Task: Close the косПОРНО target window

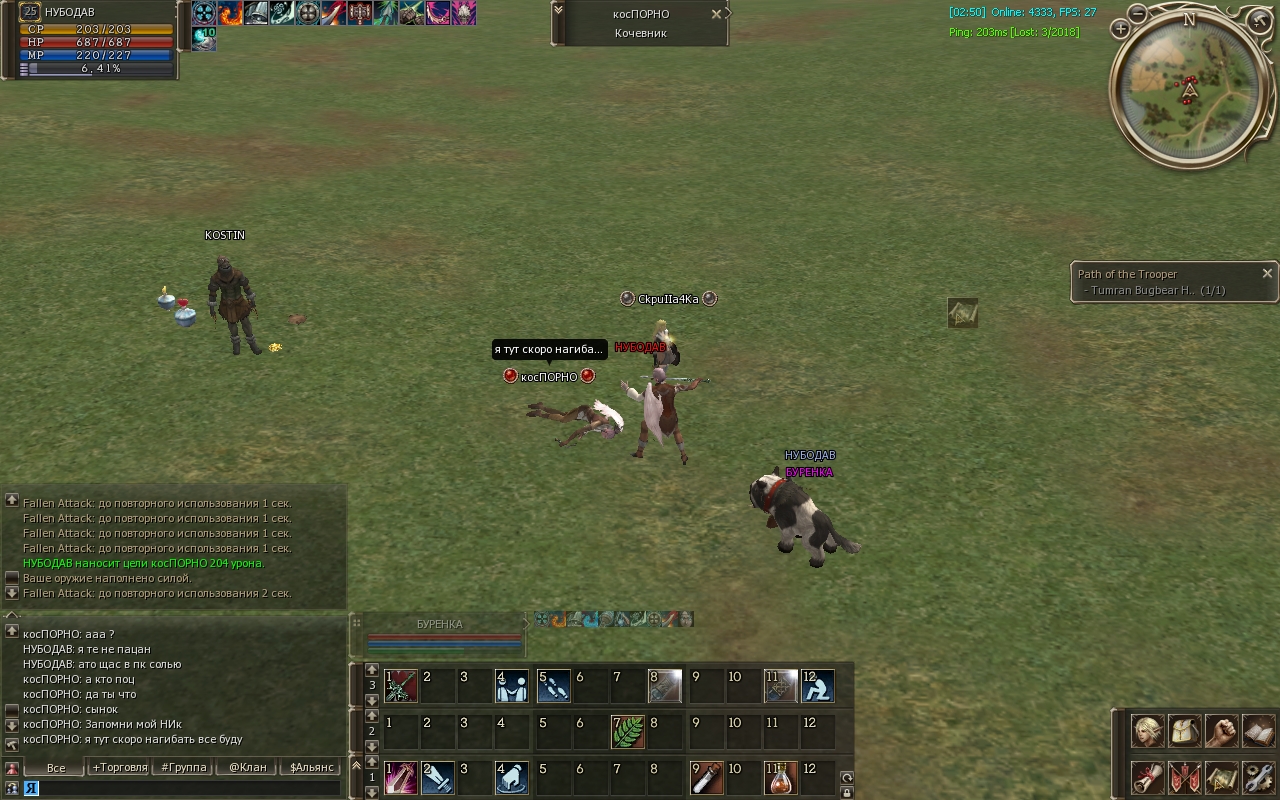Action: point(716,14)
